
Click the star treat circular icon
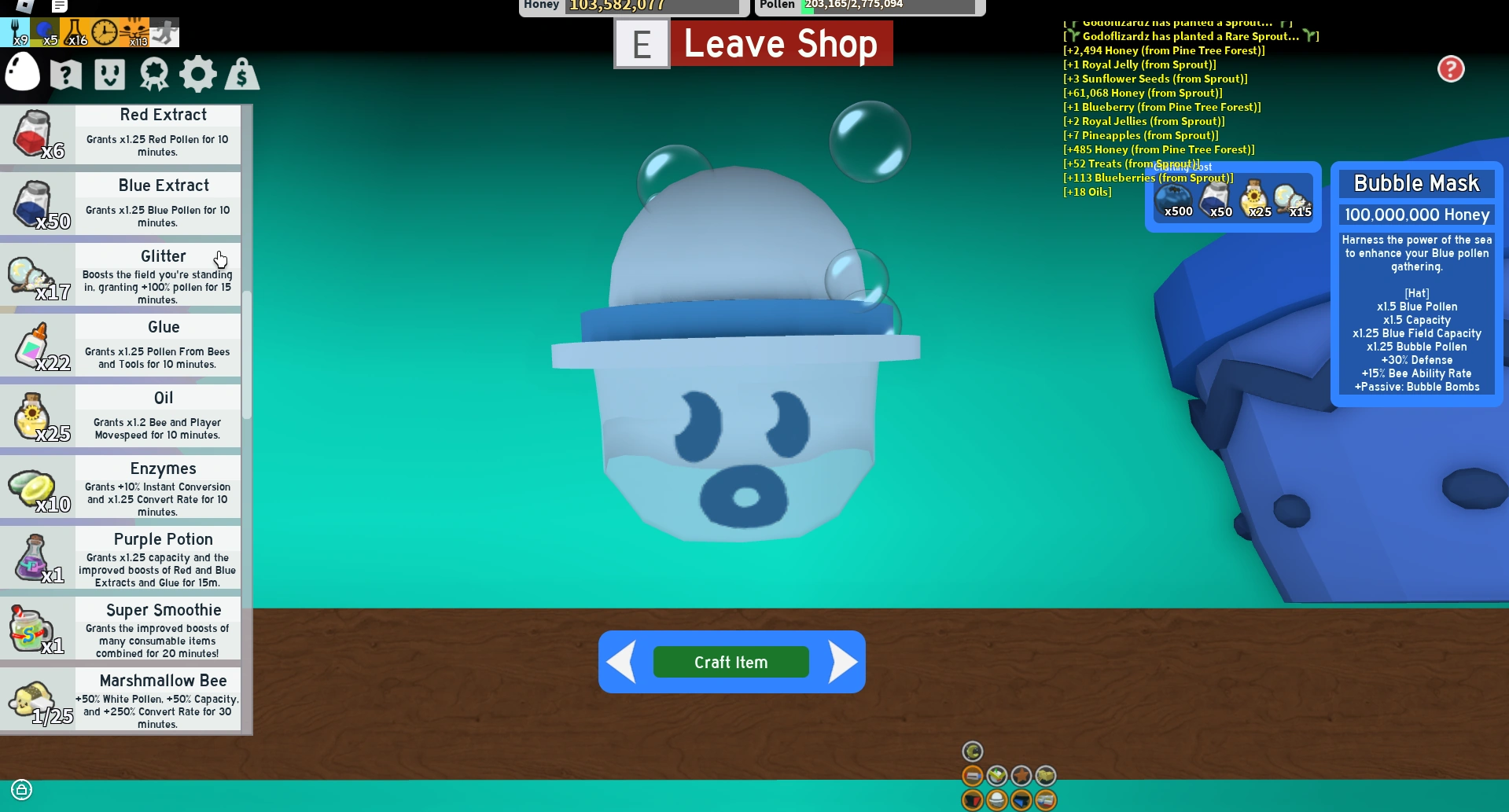click(1021, 777)
